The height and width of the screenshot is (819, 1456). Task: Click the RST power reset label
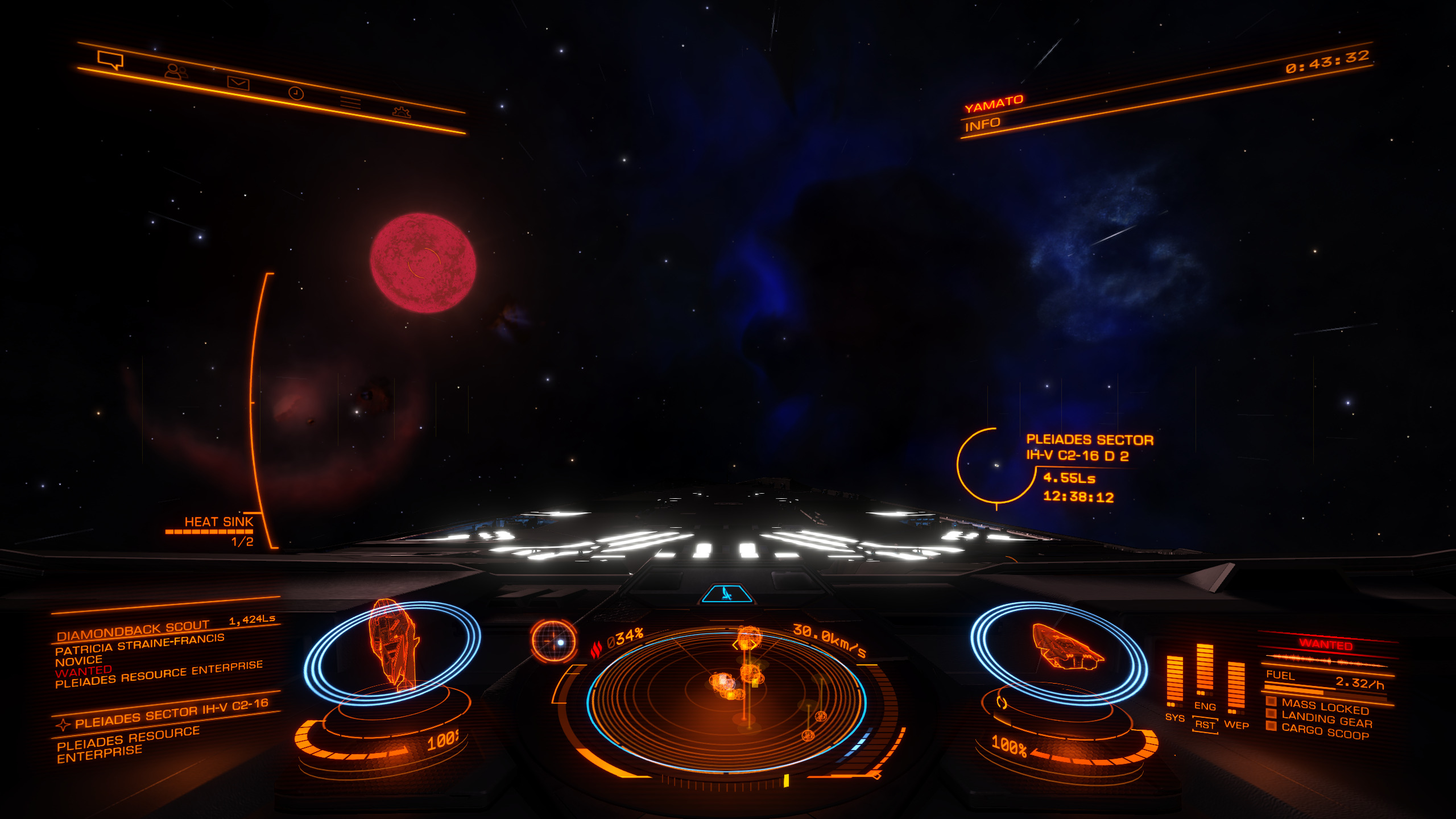point(1205,725)
